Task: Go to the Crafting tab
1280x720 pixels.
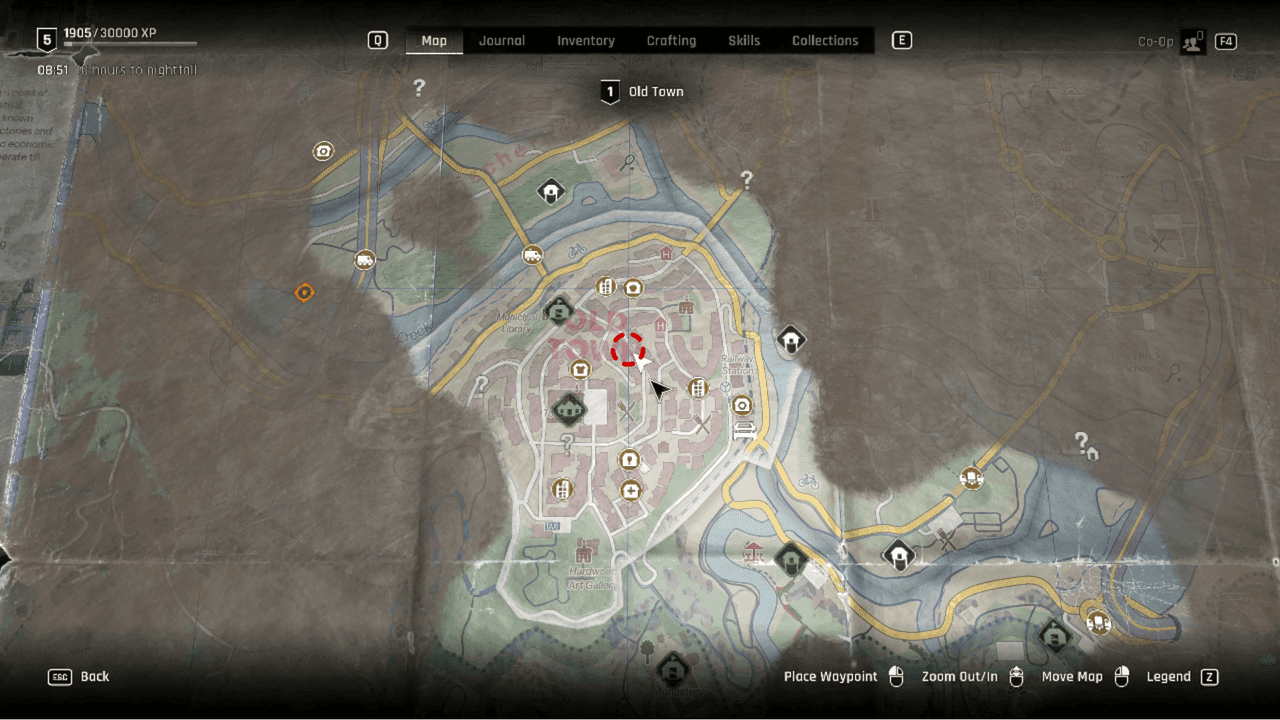Action: click(671, 41)
